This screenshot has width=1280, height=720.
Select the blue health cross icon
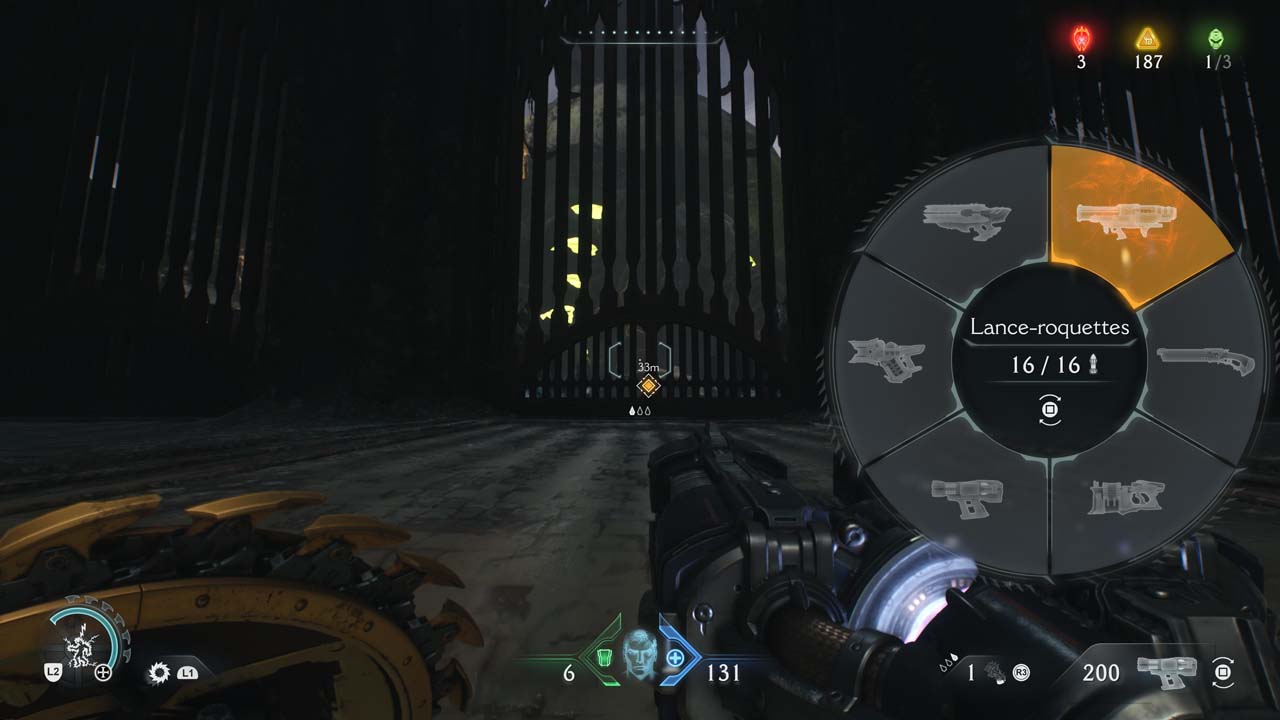[x=675, y=658]
